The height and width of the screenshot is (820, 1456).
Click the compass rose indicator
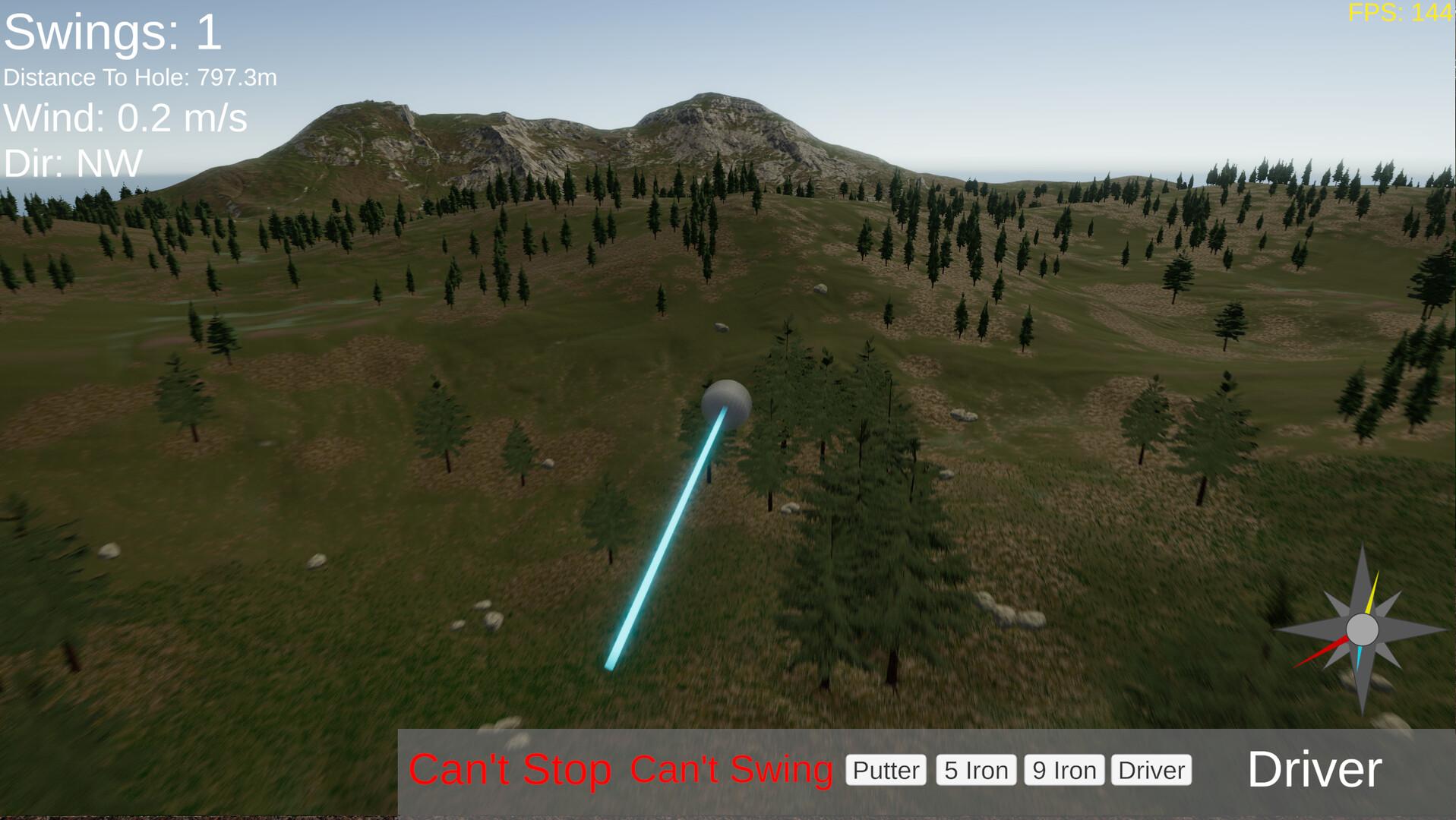click(x=1362, y=629)
